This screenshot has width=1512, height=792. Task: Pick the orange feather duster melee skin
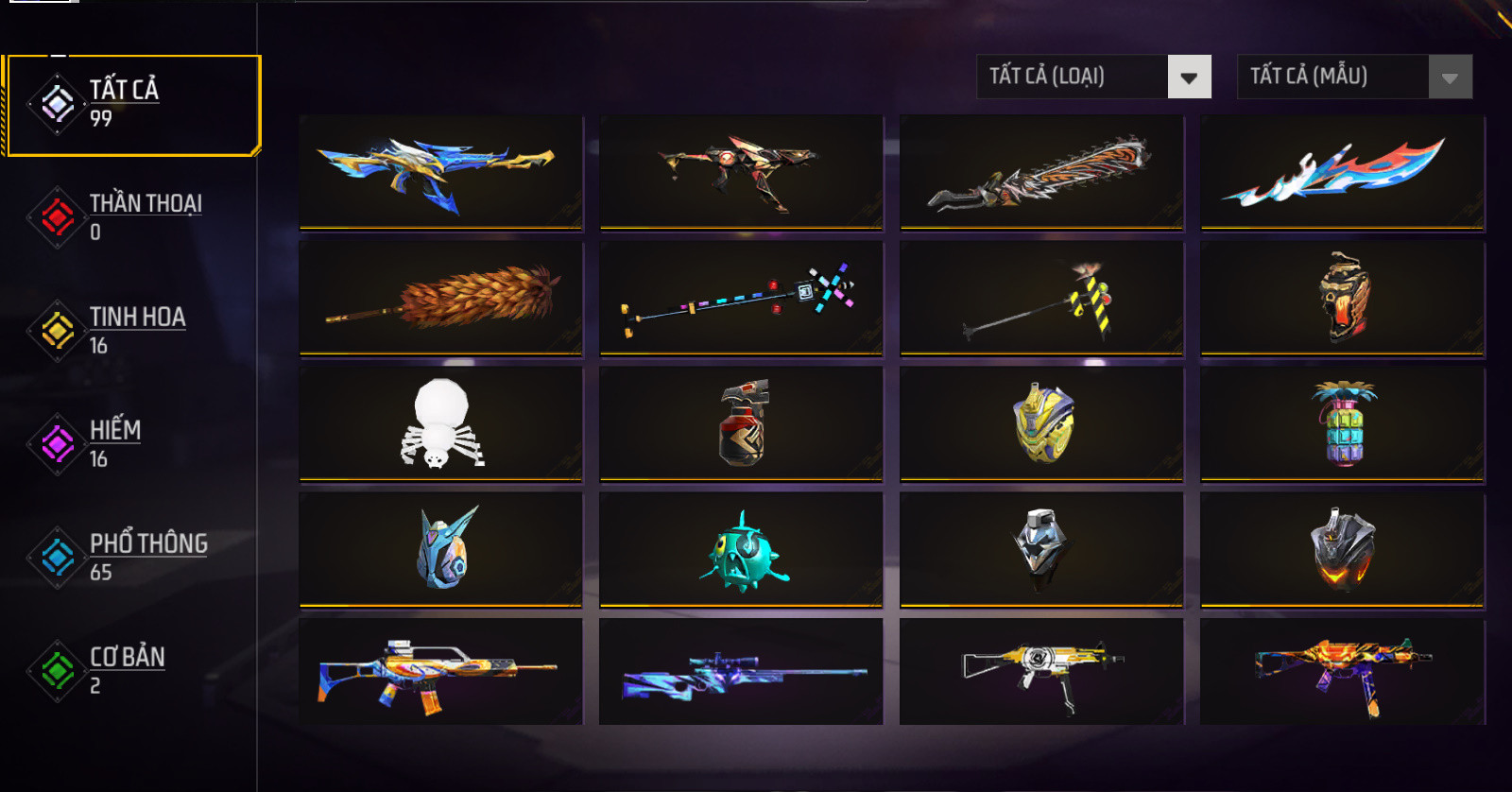pos(440,298)
